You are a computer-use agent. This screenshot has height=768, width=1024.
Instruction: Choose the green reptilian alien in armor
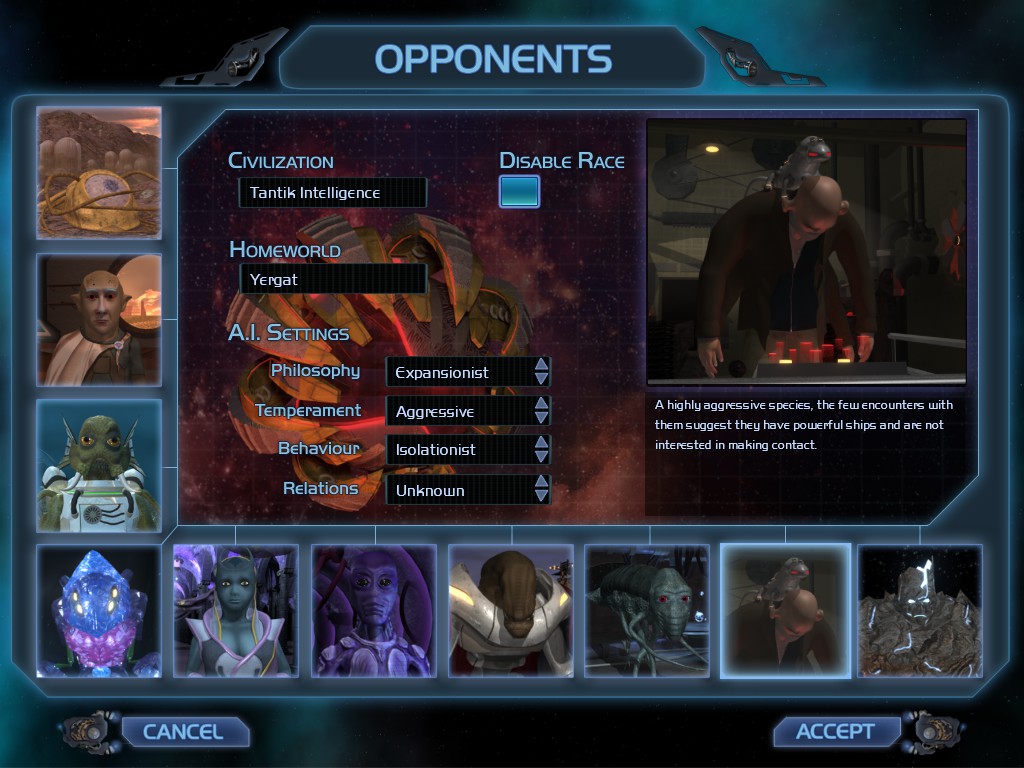coord(99,466)
